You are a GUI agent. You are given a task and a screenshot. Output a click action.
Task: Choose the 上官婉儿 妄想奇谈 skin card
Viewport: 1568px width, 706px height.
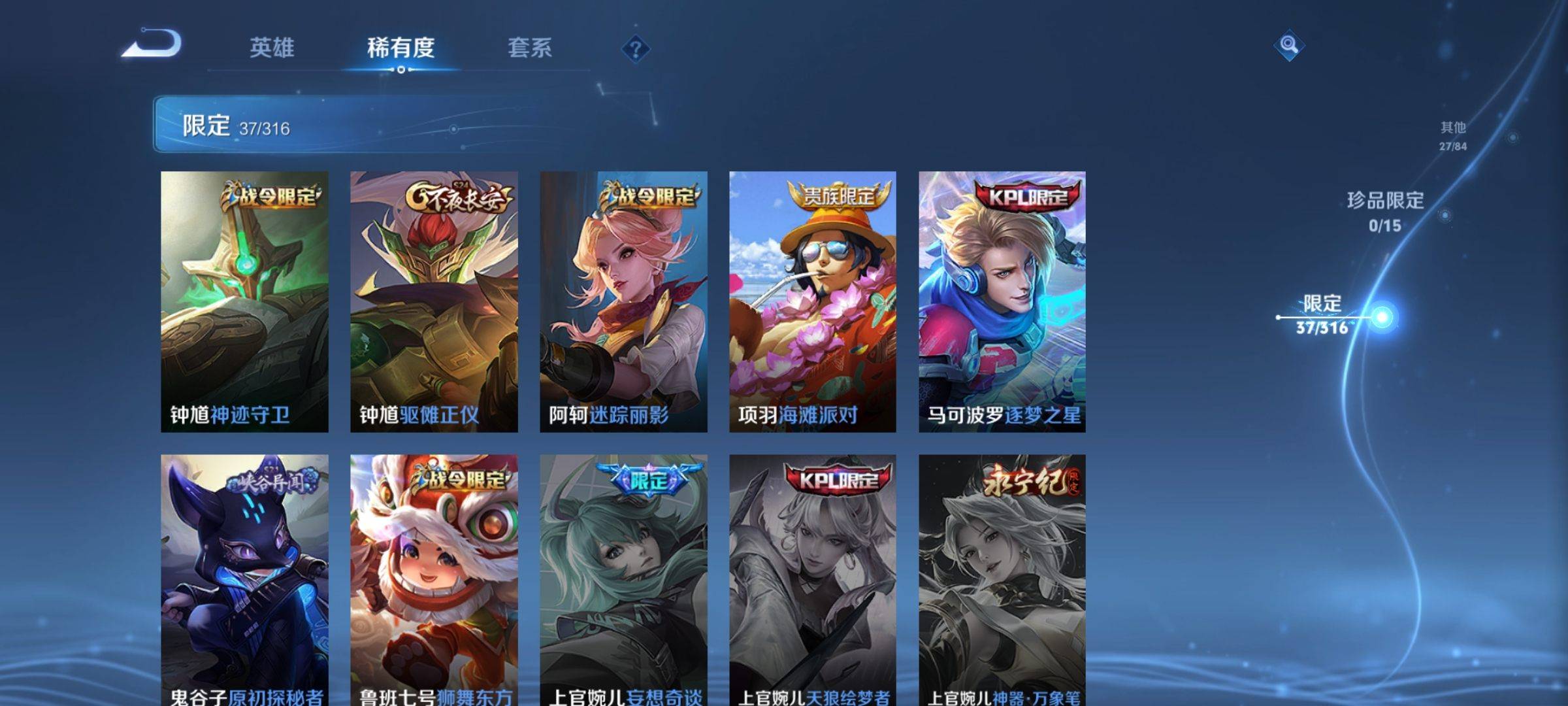pos(623,580)
